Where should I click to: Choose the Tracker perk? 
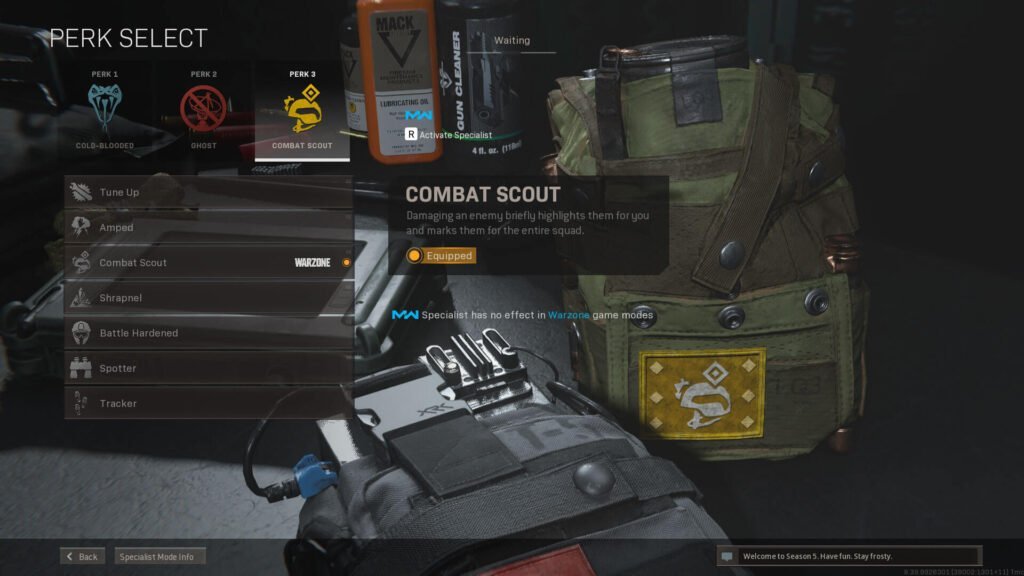pyautogui.click(x=208, y=403)
